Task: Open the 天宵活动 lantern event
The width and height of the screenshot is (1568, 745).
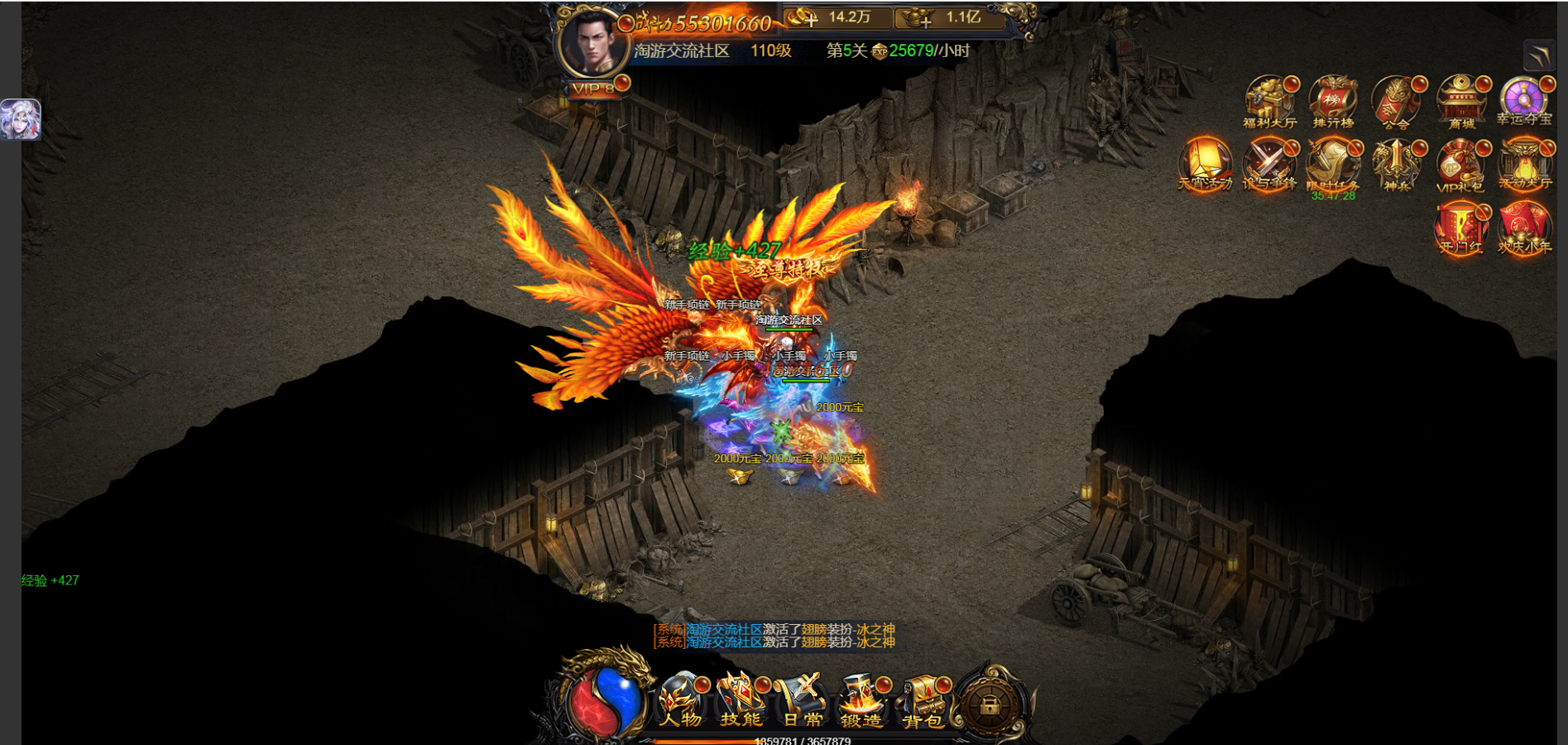Action: pyautogui.click(x=1205, y=163)
